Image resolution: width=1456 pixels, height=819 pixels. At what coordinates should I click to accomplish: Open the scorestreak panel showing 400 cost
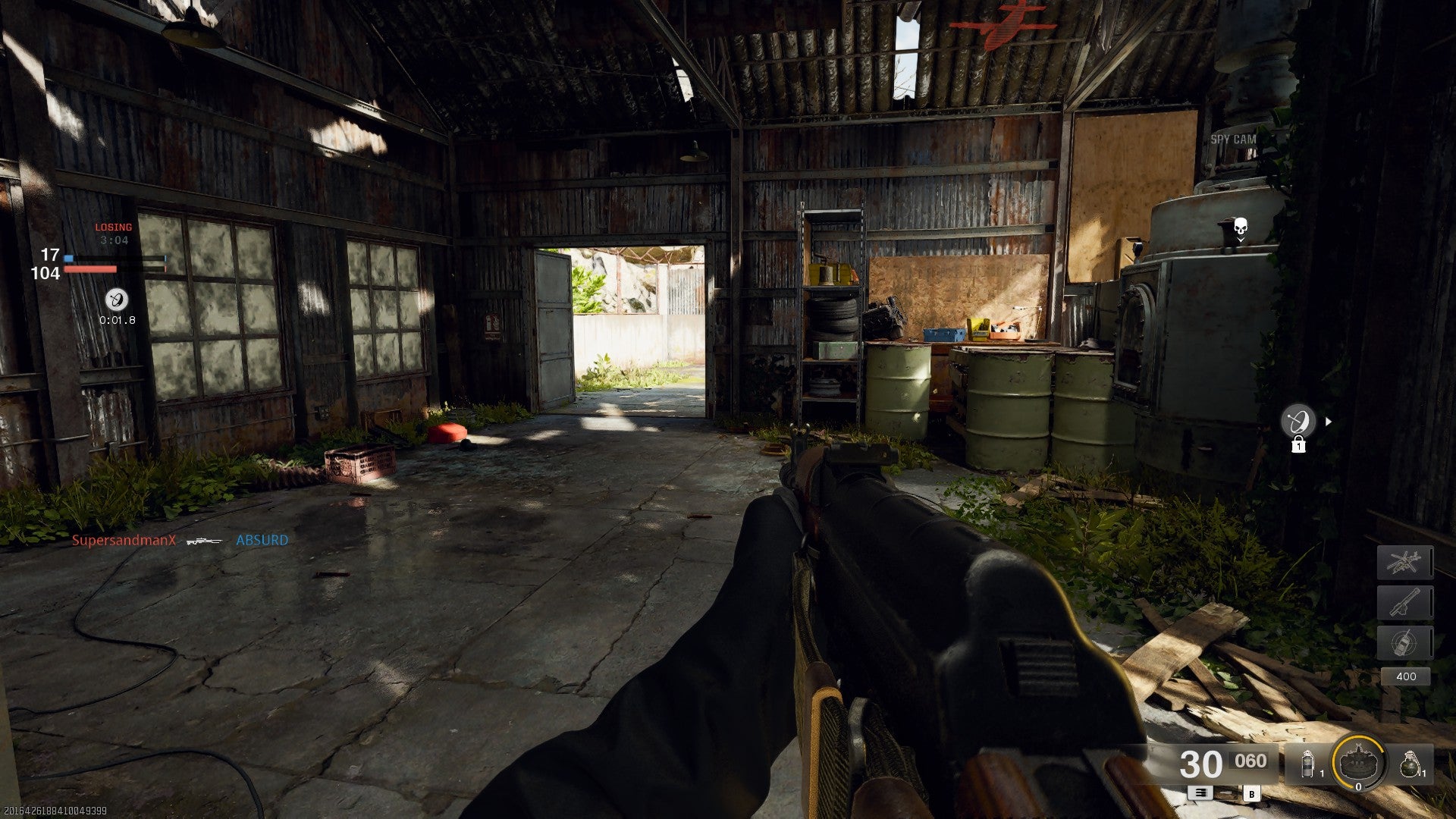pos(1407,675)
